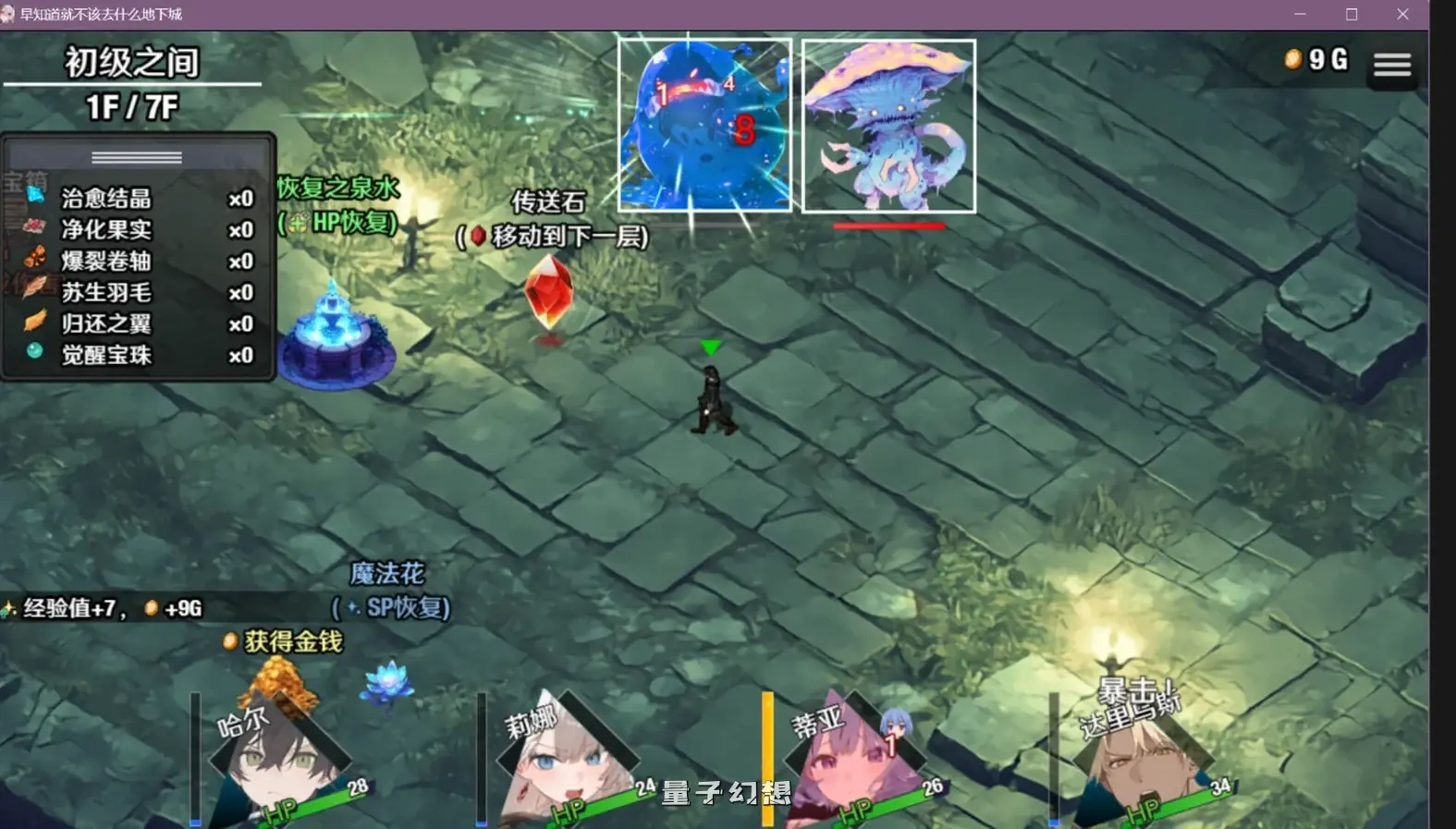The image size is (1456, 829).
Task: Click the red 传送石 teleport stone
Action: (547, 294)
